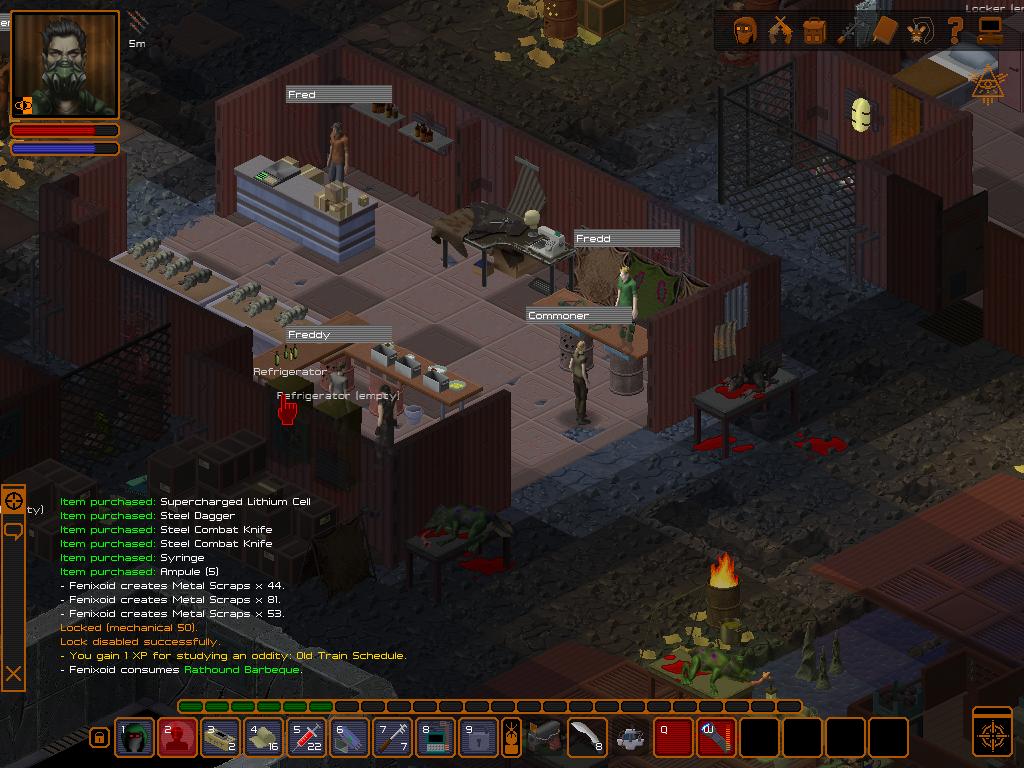Viewport: 1024px width, 768px height.
Task: Open the journal book icon
Action: [885, 31]
